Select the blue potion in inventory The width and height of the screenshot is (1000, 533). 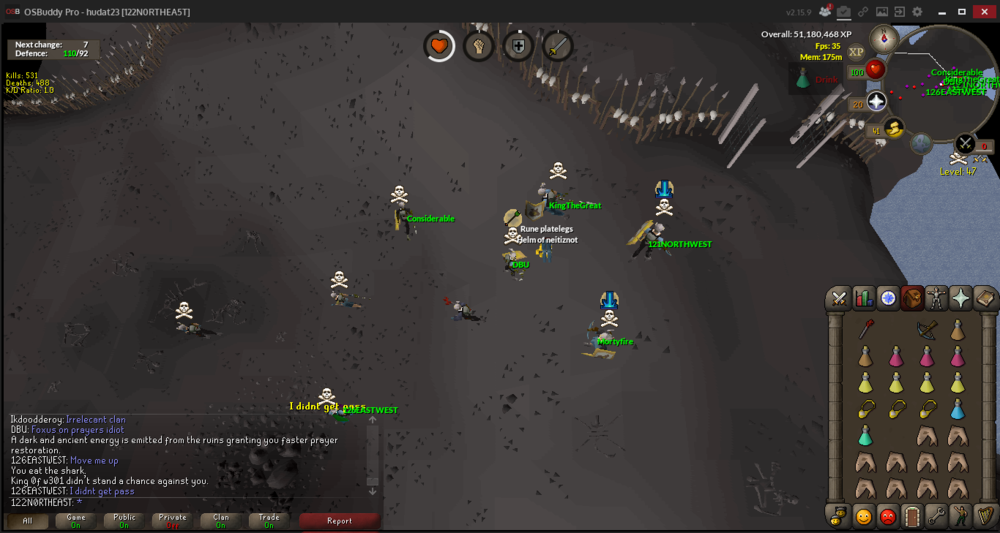957,409
